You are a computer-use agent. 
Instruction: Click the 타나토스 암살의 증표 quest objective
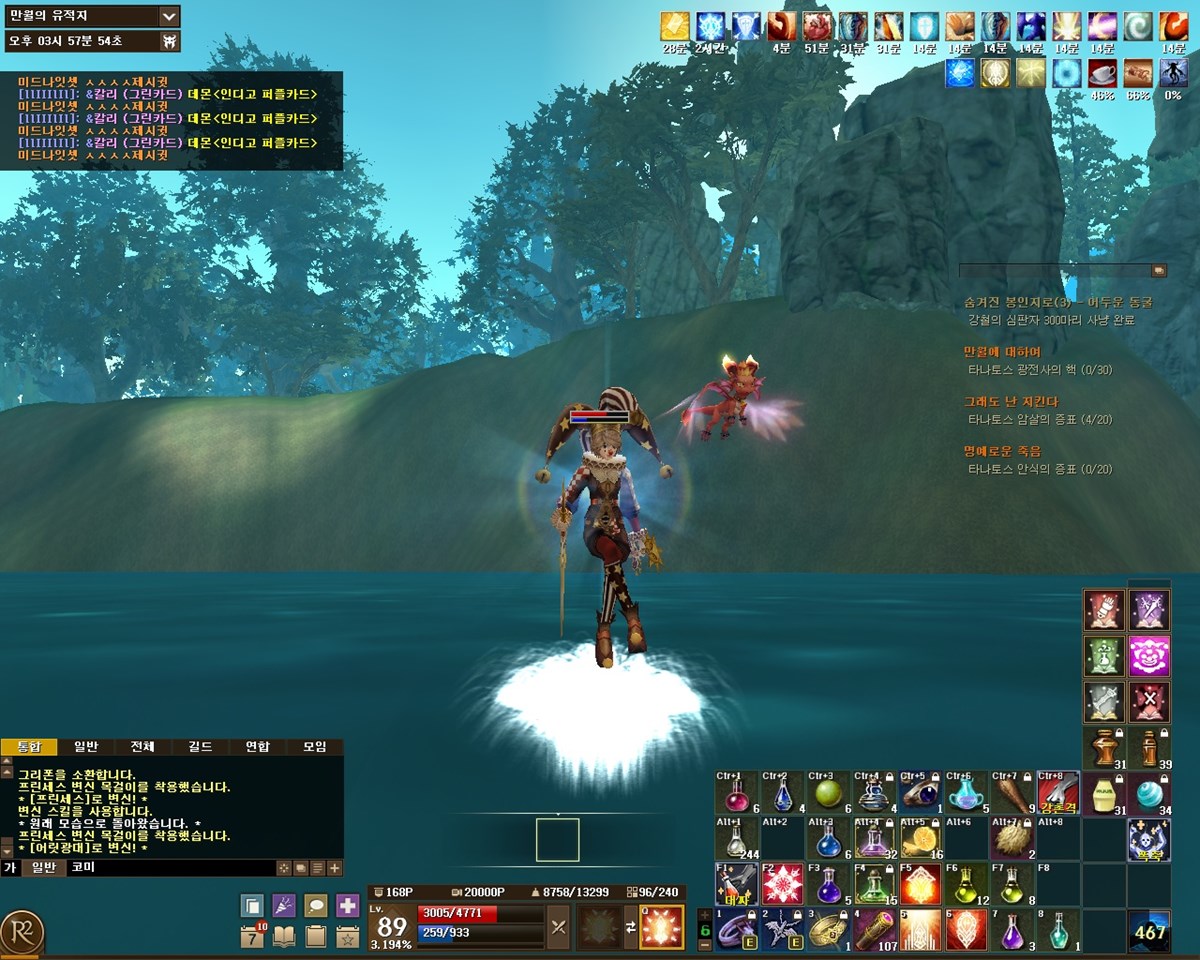pos(1039,420)
